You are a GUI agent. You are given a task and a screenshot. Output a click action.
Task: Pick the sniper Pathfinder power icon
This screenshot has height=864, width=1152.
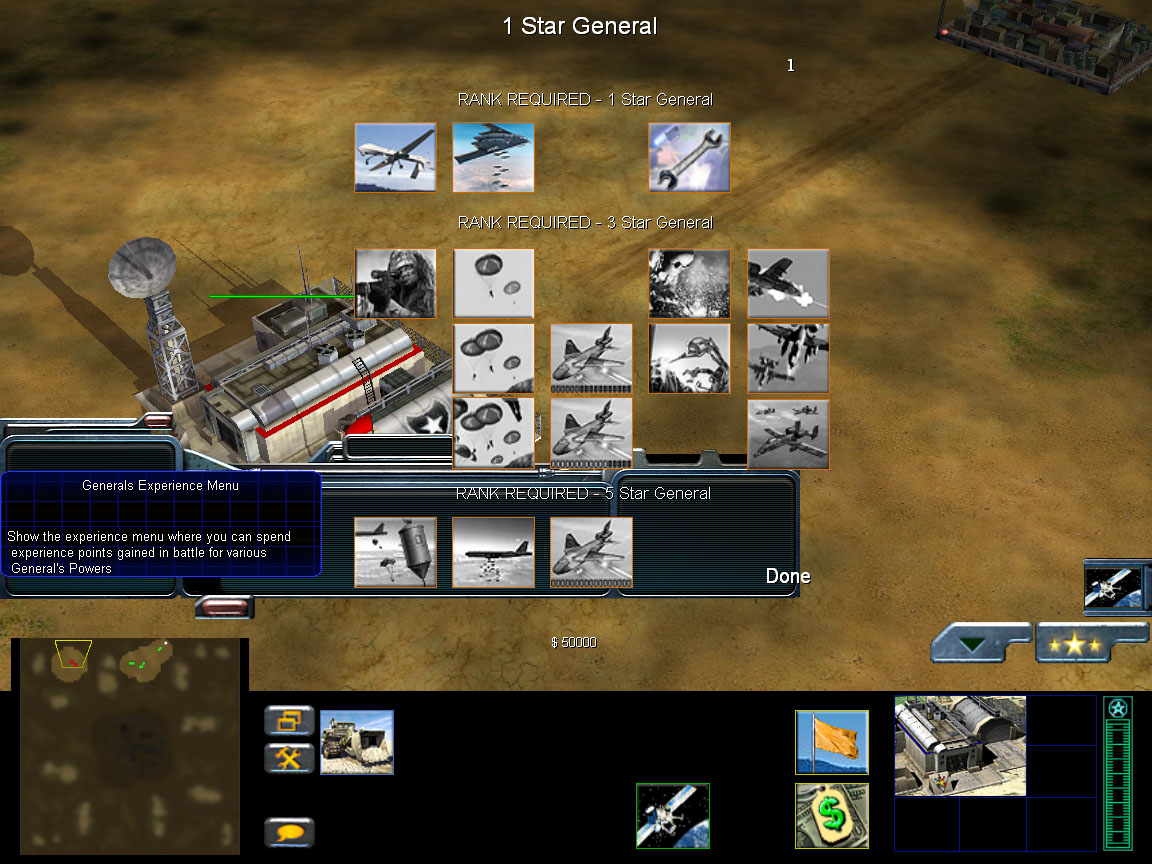pos(395,283)
